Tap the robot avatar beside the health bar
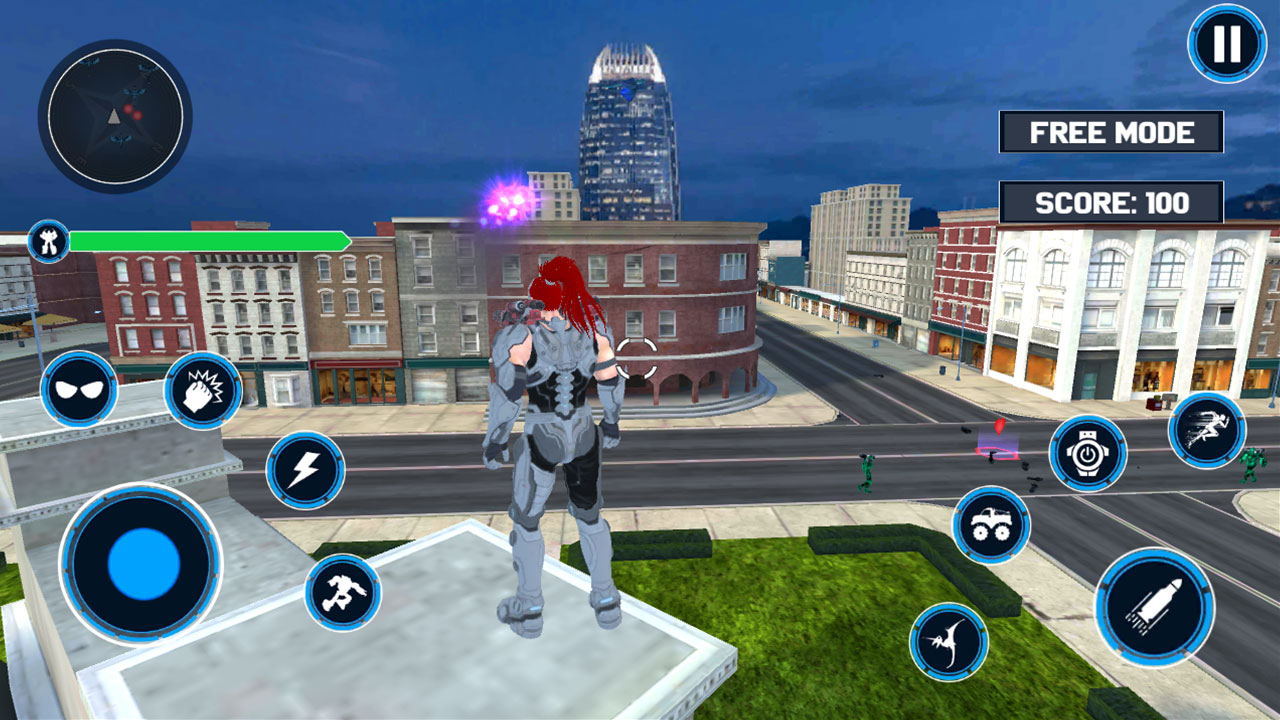 (x=51, y=240)
